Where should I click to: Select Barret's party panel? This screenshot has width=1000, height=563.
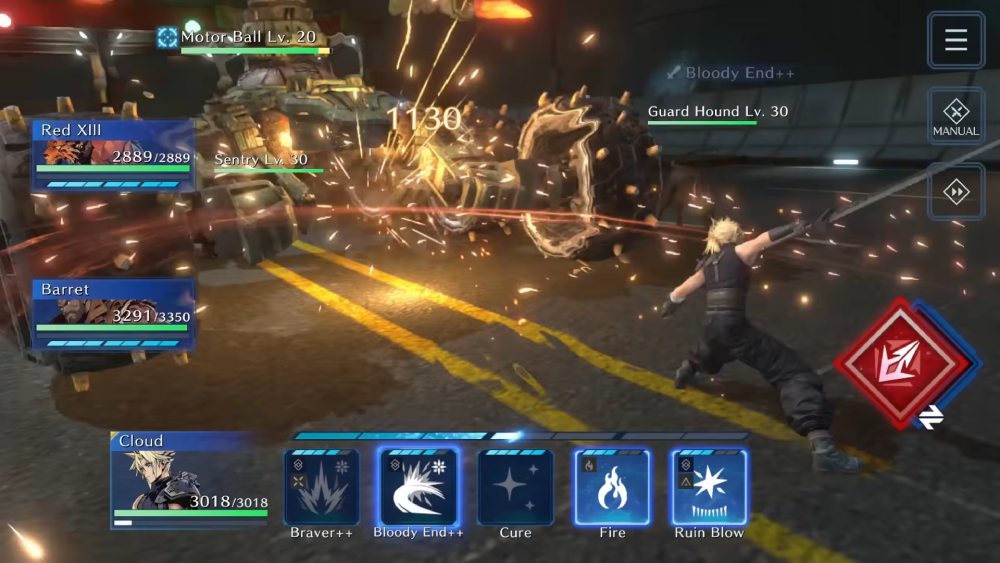pos(113,314)
